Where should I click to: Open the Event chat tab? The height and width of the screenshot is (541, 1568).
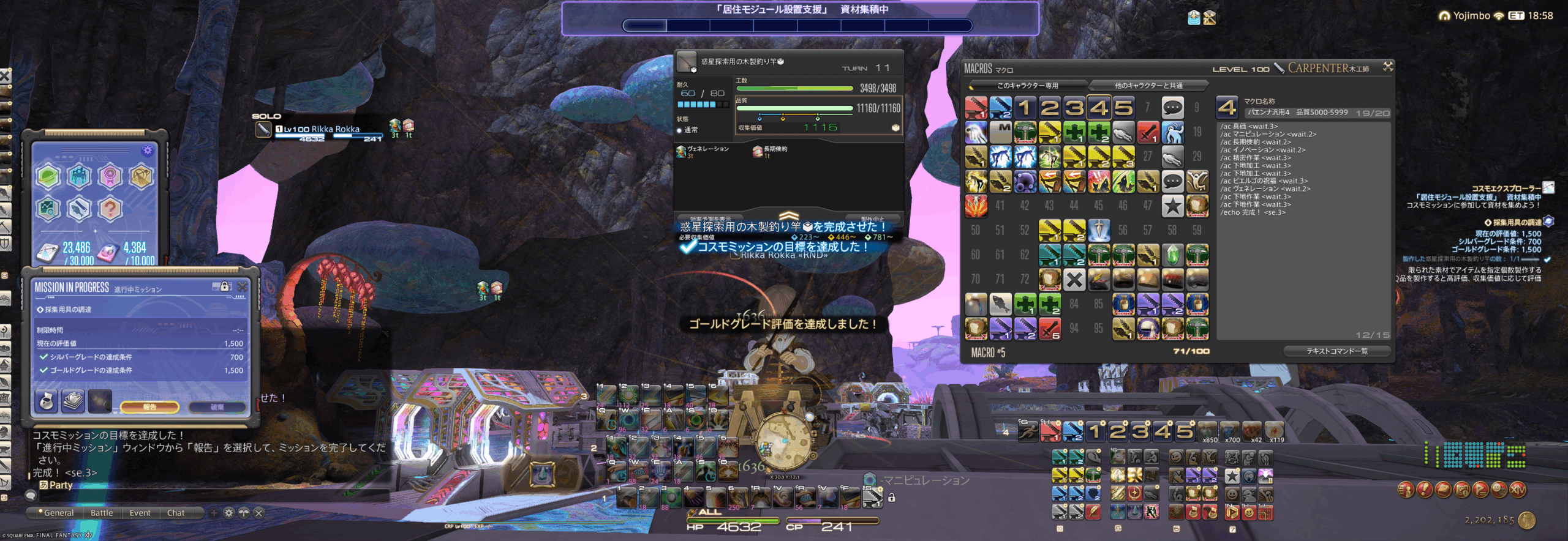(x=140, y=513)
